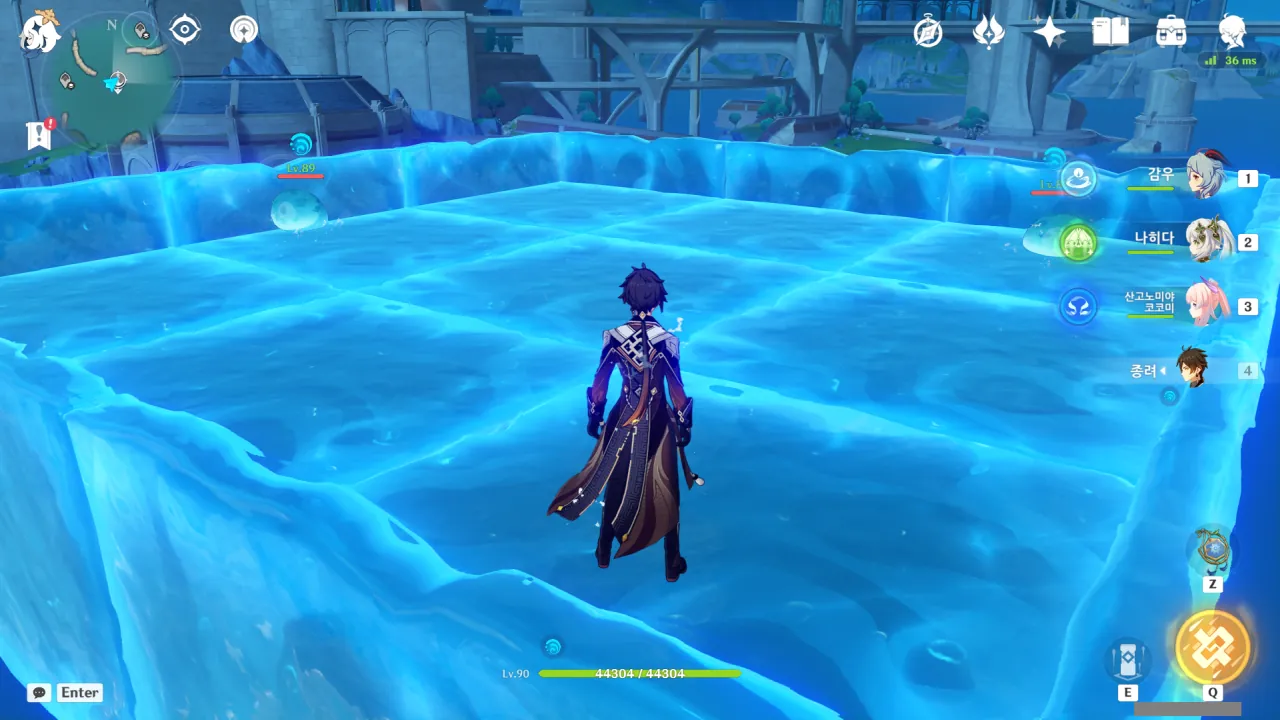This screenshot has height=720, width=1280.
Task: Use the equipped gadget icon
Action: 1211,550
